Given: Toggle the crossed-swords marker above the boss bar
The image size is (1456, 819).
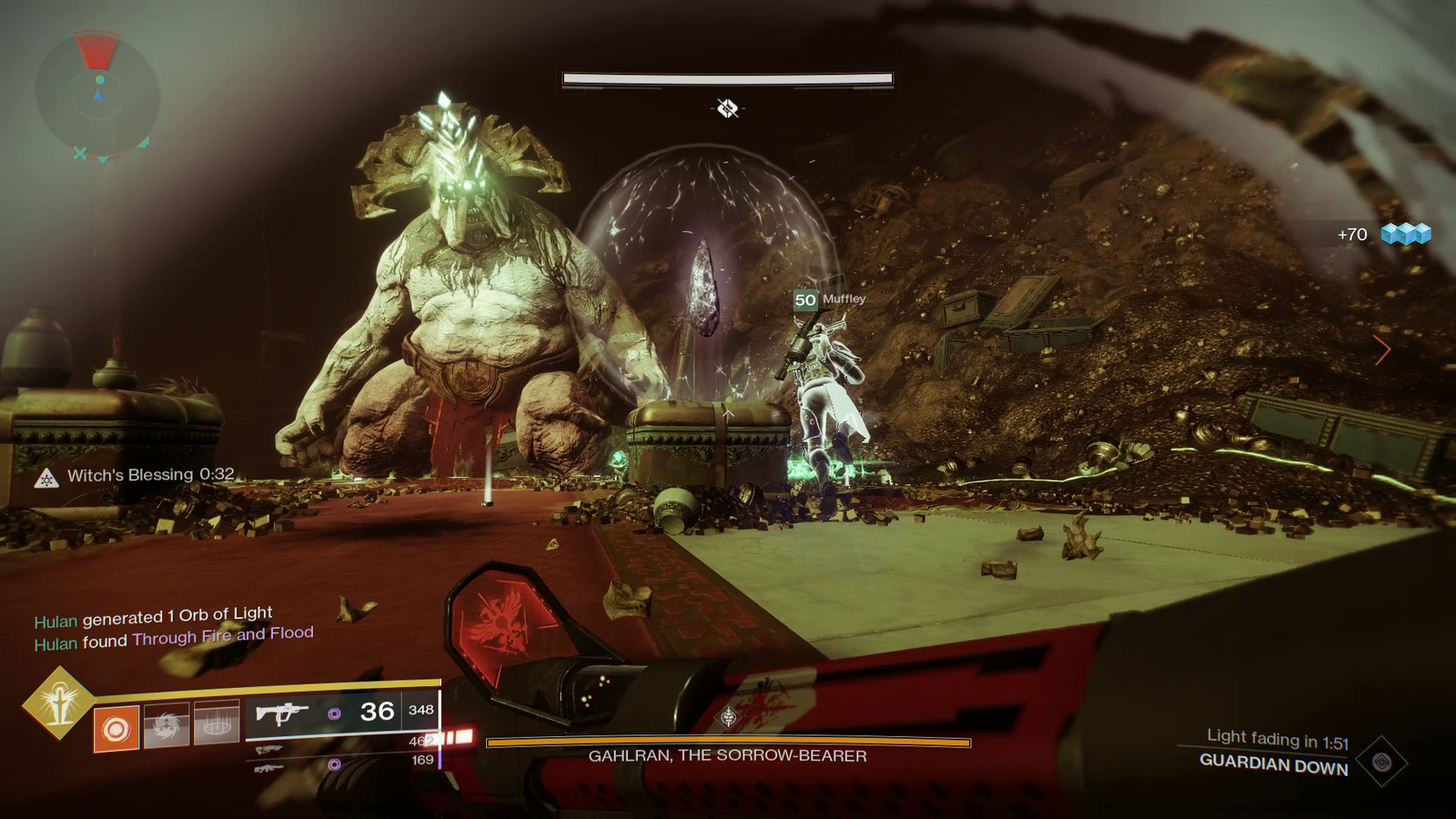Looking at the screenshot, I should (725, 109).
